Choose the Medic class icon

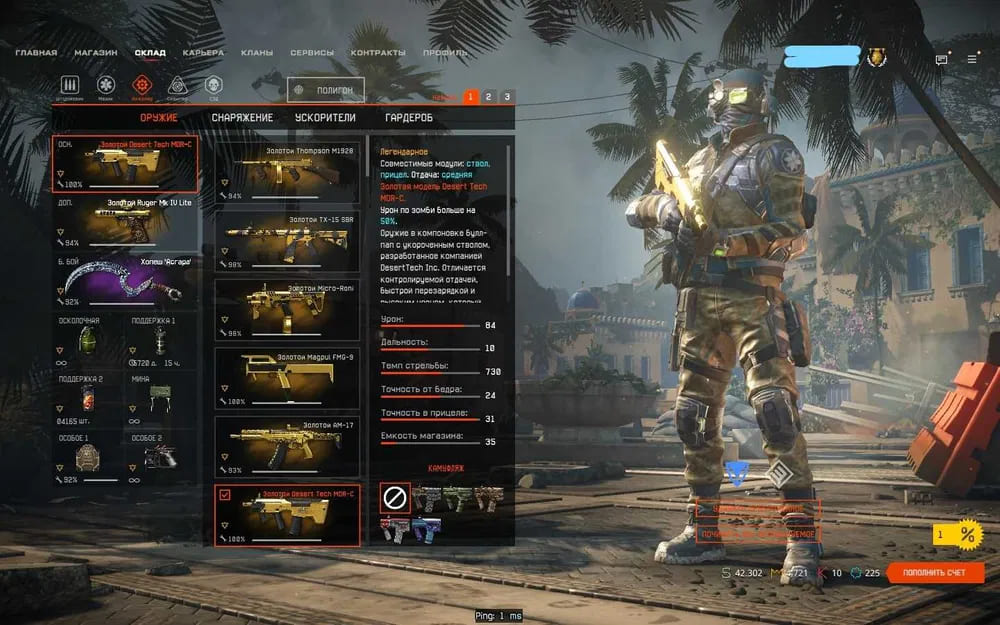(107, 85)
